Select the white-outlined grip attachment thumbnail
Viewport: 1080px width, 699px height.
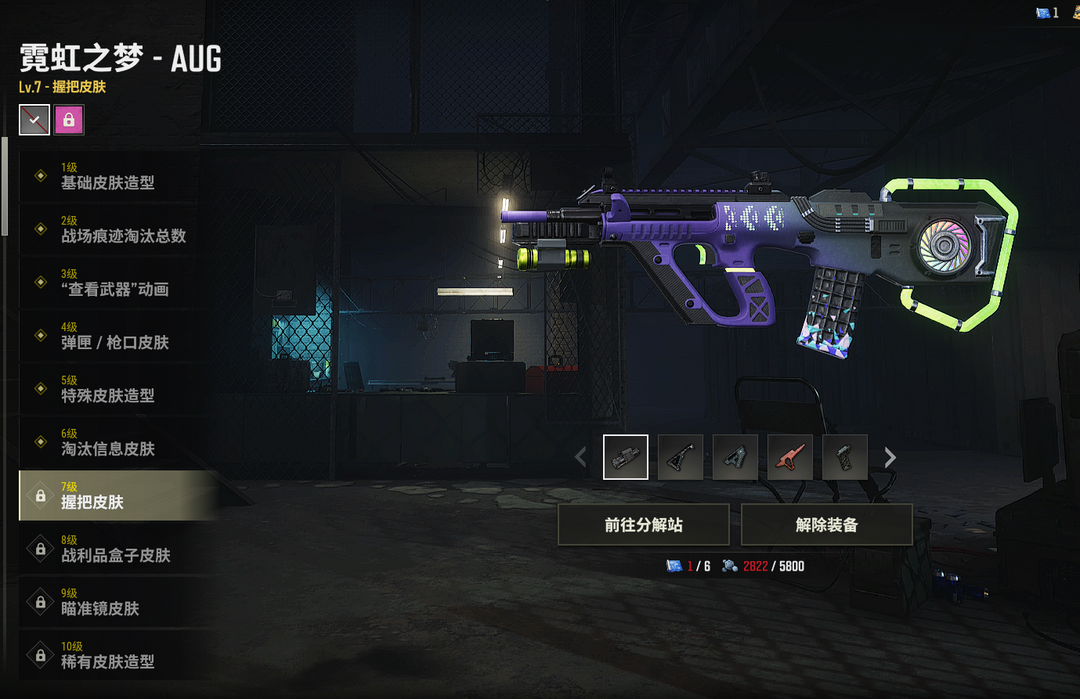[x=626, y=457]
